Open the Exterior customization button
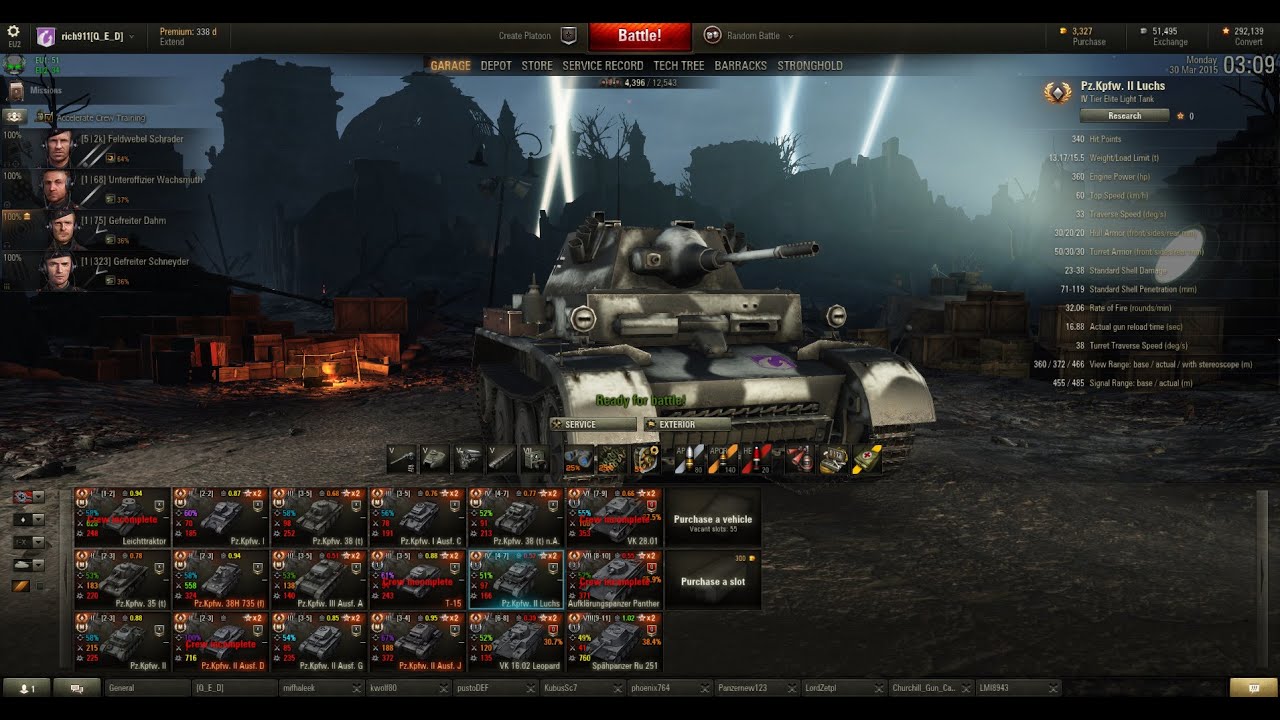1280x720 pixels. 684,425
